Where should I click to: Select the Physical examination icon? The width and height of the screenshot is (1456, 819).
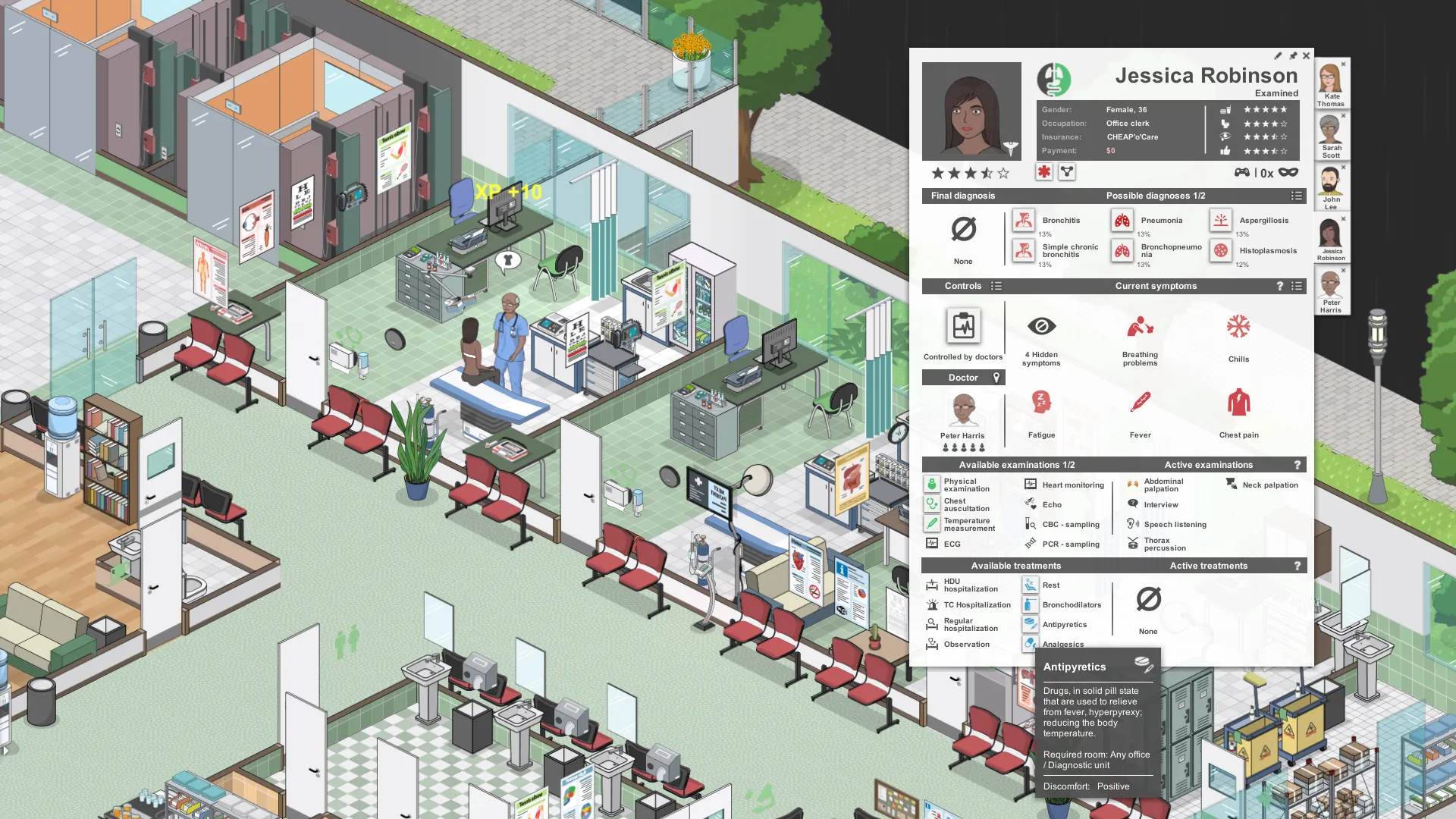(x=933, y=484)
